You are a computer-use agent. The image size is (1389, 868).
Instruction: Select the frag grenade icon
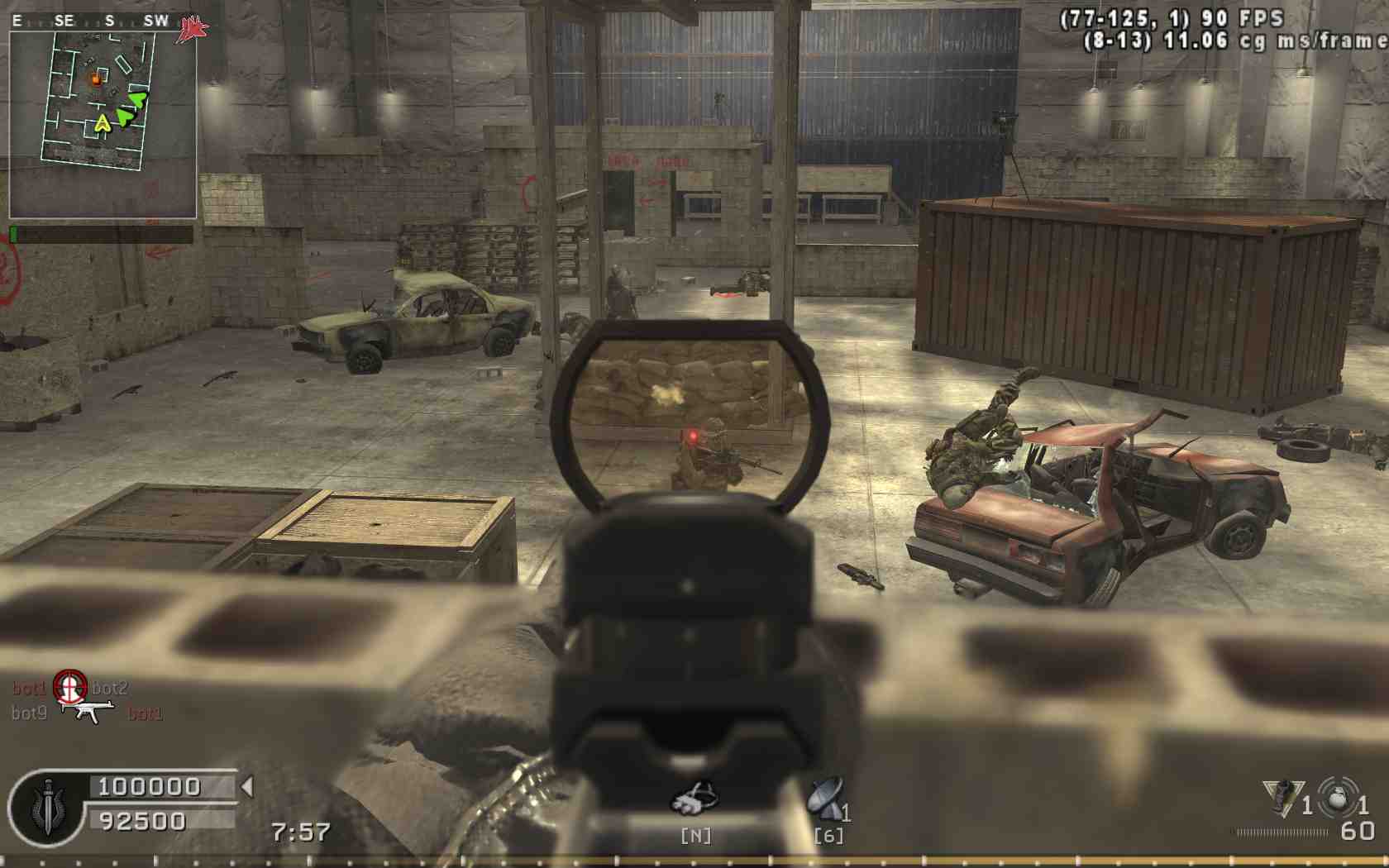coord(1337,797)
